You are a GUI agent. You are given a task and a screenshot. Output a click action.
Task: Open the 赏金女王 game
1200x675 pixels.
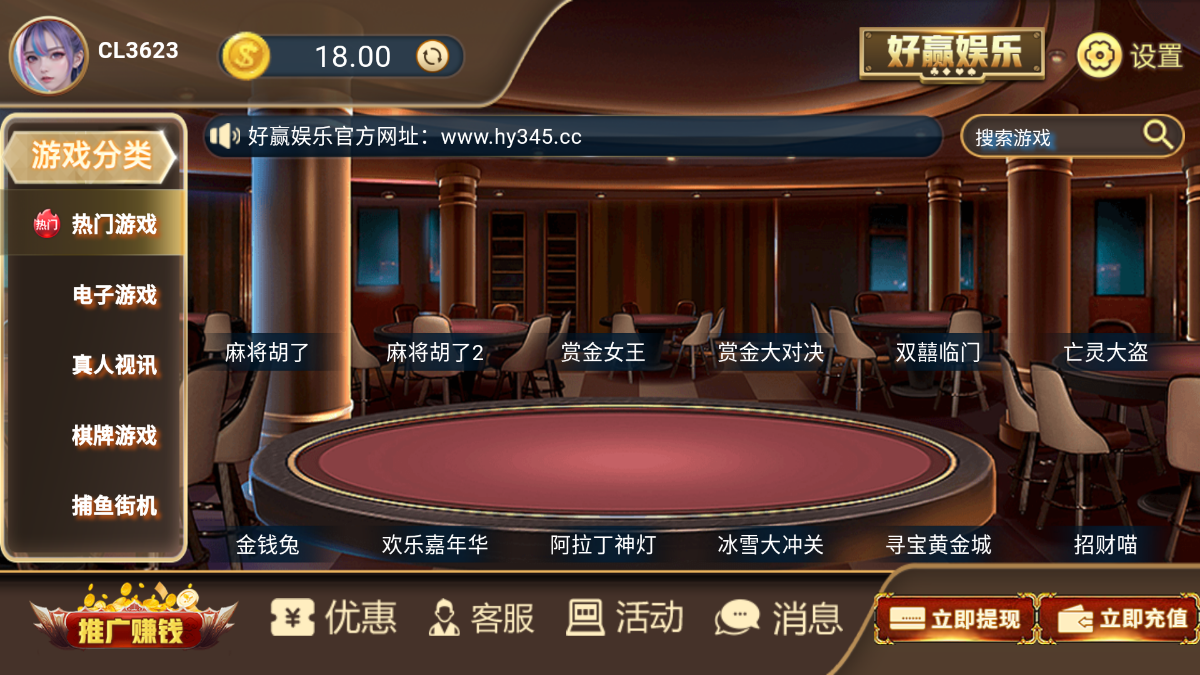tap(603, 352)
